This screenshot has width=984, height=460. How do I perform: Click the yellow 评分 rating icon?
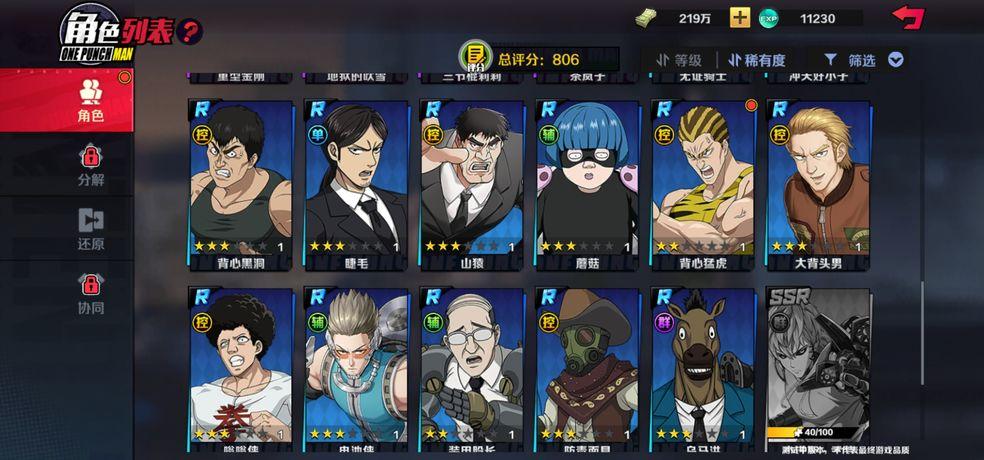click(476, 57)
